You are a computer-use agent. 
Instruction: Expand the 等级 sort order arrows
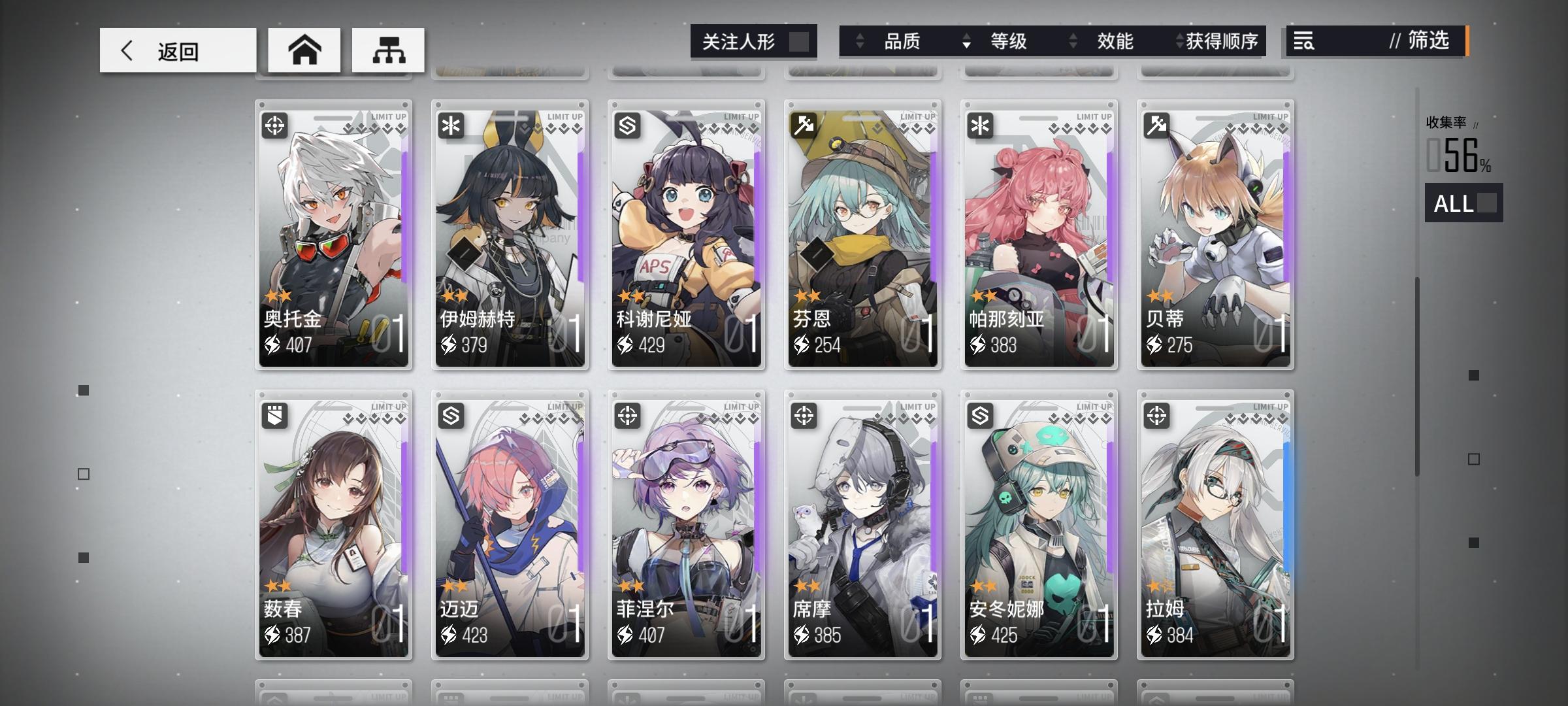pos(965,41)
